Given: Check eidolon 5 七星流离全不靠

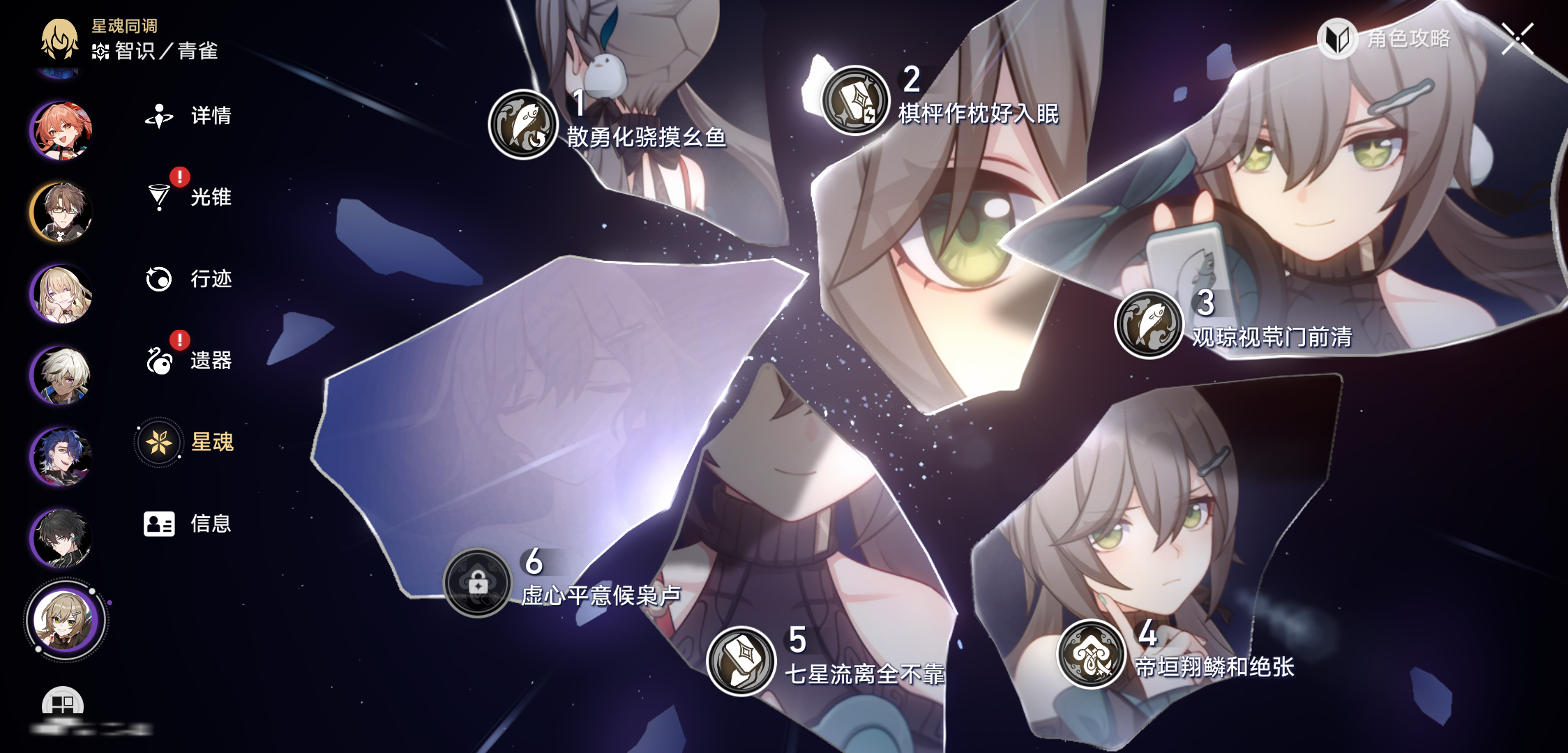Looking at the screenshot, I should click(741, 661).
